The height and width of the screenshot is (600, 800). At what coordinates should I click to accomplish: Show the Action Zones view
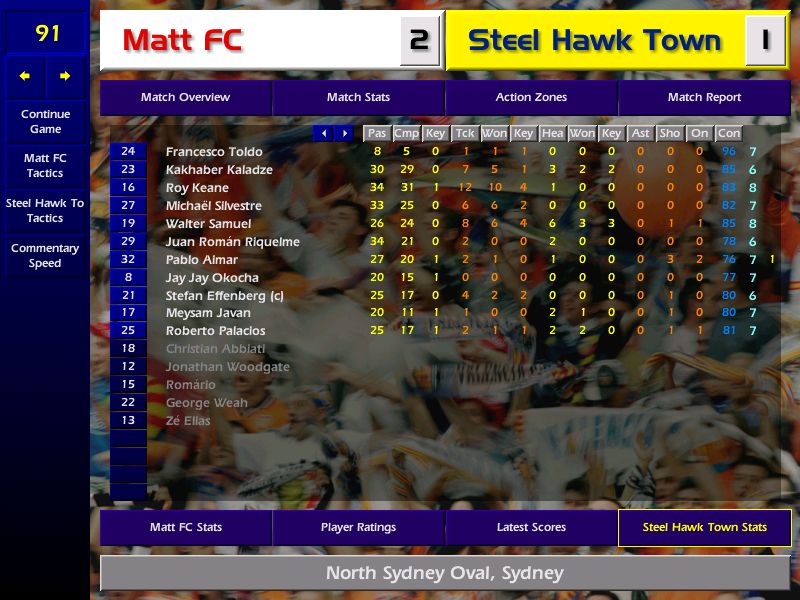[x=531, y=98]
